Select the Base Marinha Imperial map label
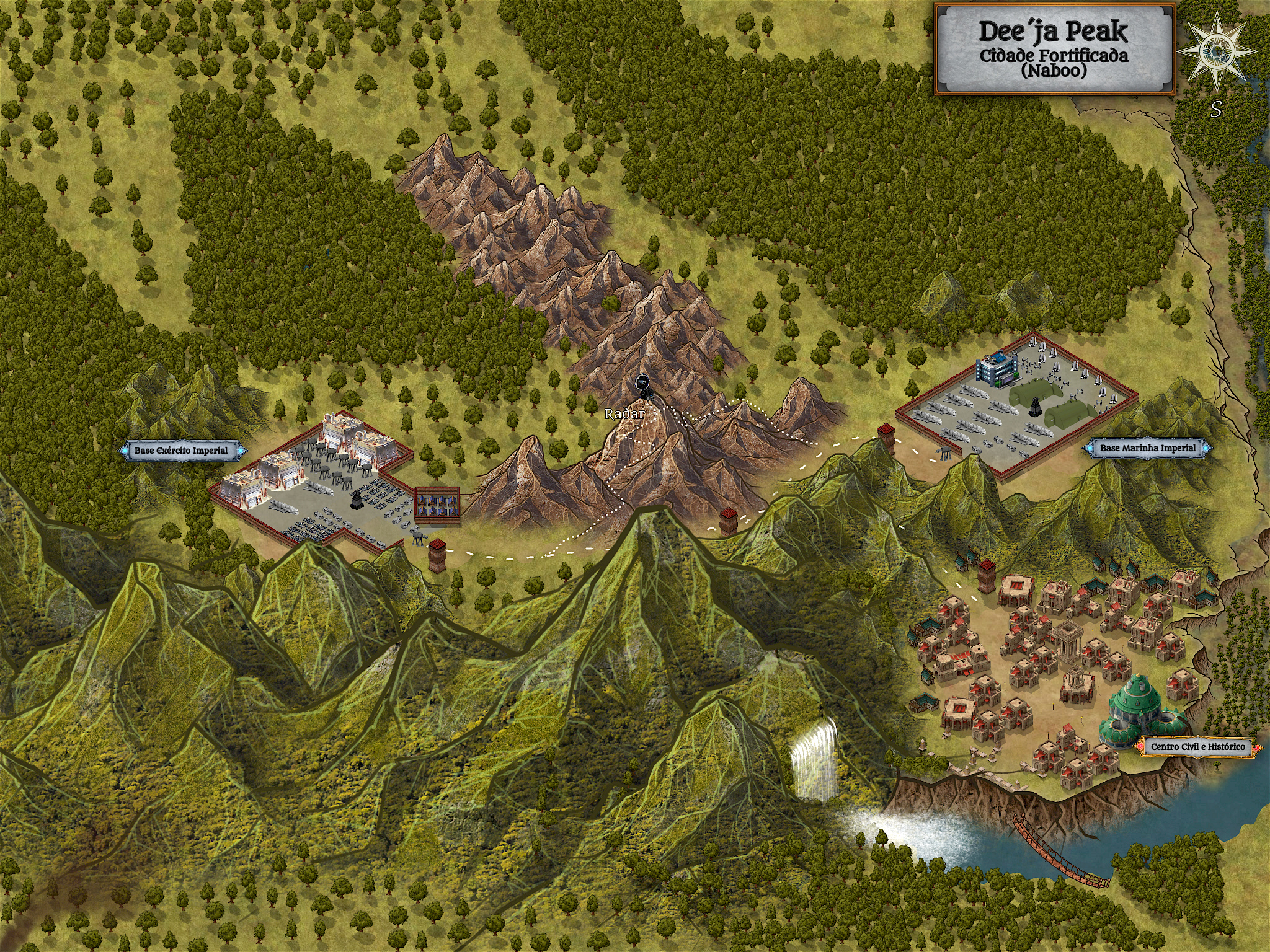1270x952 pixels. tap(1147, 448)
